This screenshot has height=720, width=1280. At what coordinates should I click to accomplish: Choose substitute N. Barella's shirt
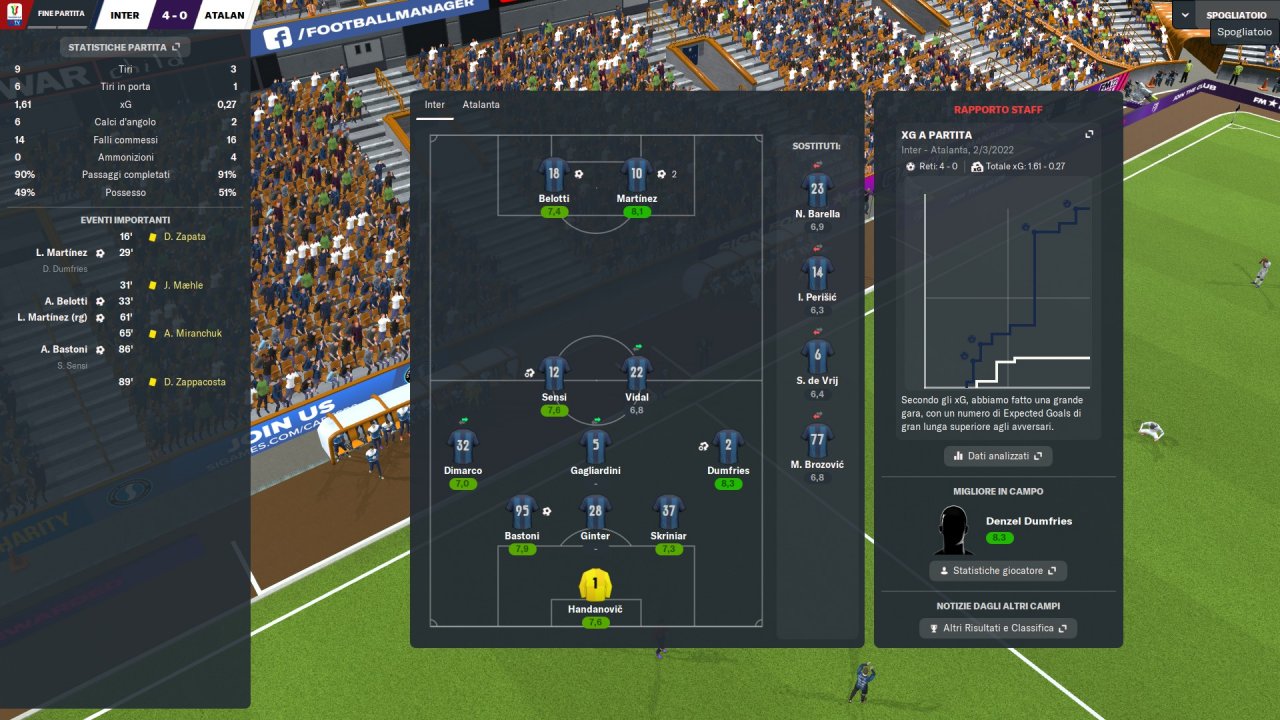(818, 189)
